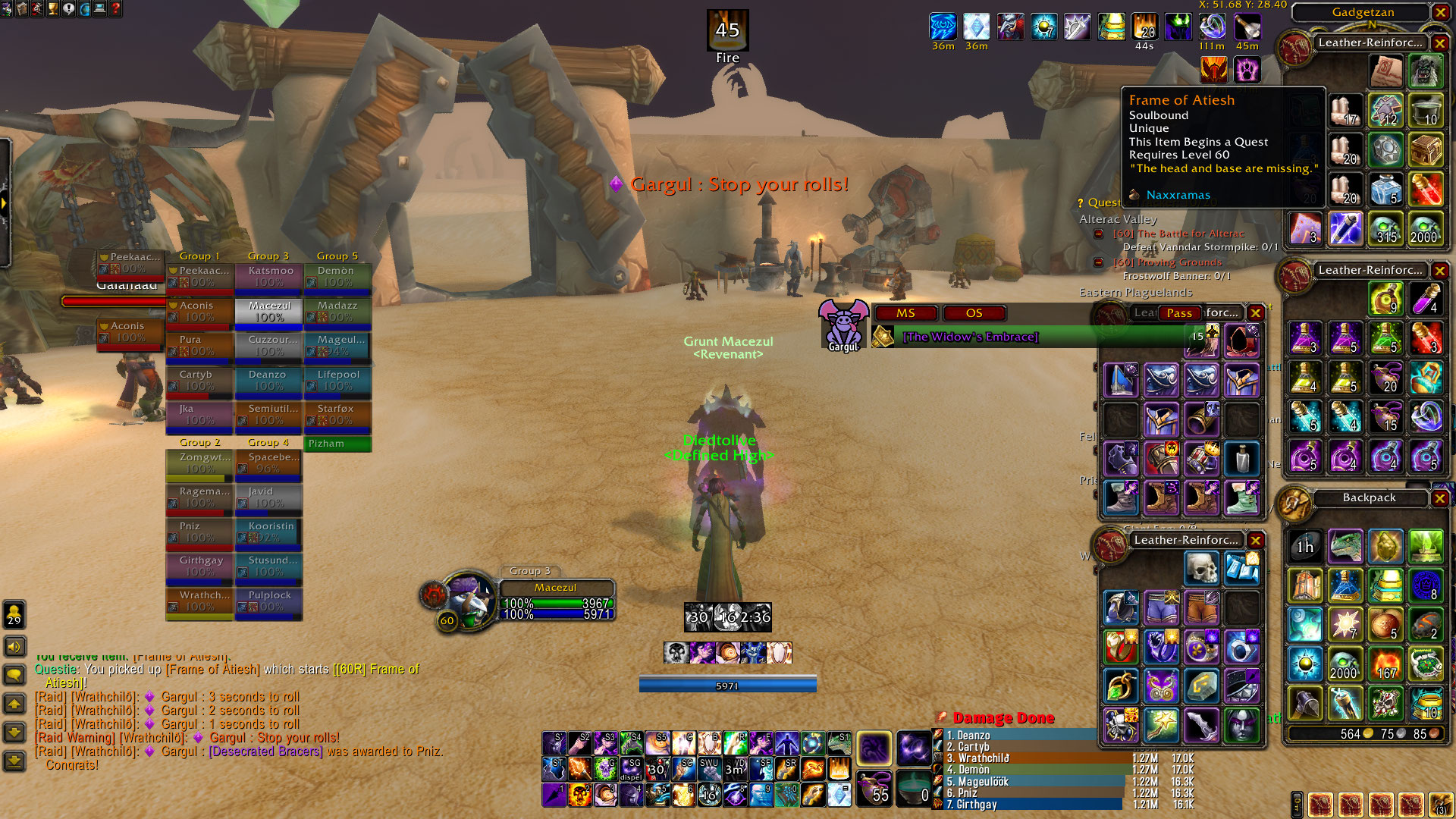Click the Gargul gargoyle portrait icon
This screenshot has height=819, width=1456.
[x=843, y=325]
